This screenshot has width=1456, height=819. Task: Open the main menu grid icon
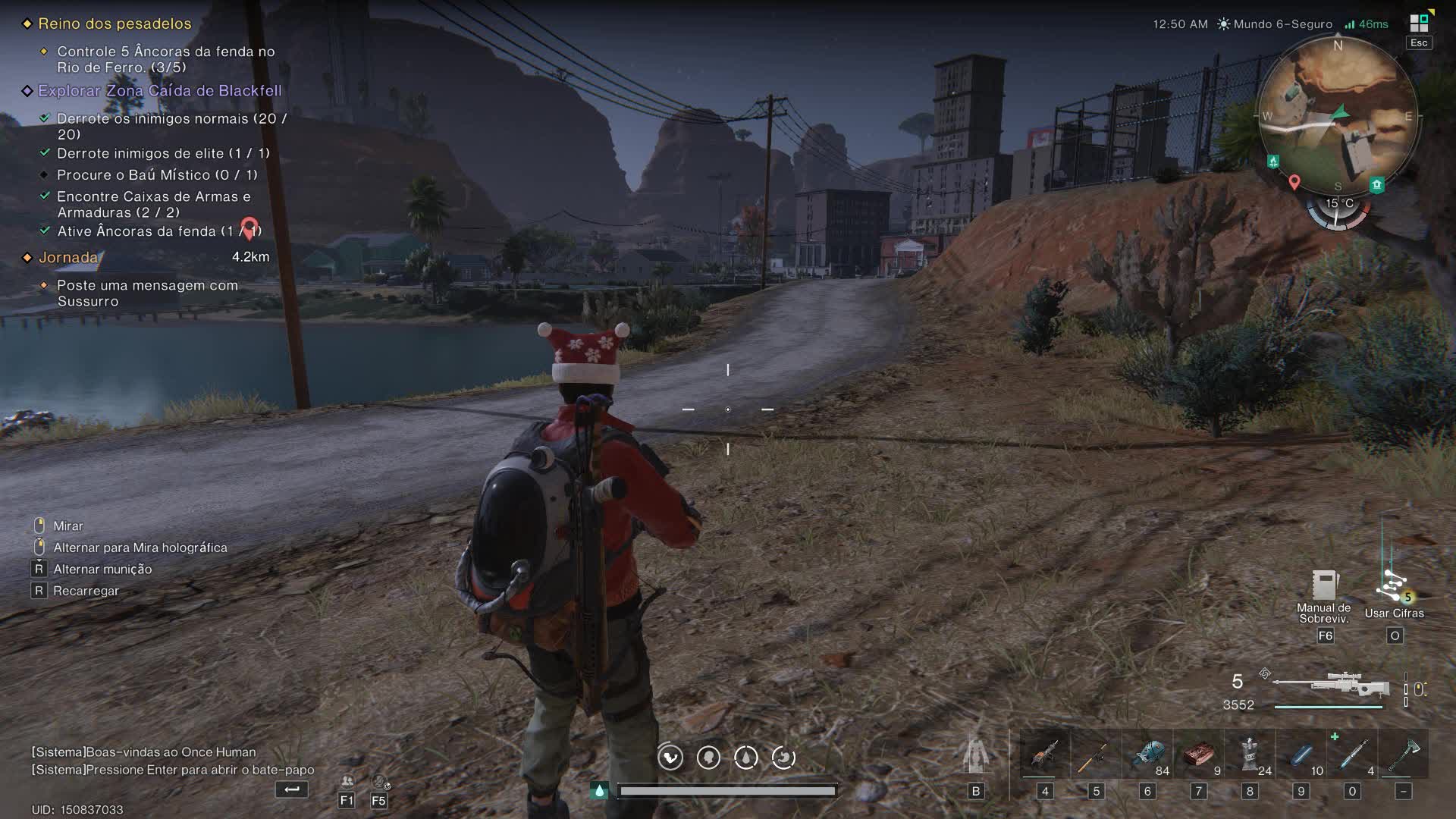pyautogui.click(x=1419, y=24)
